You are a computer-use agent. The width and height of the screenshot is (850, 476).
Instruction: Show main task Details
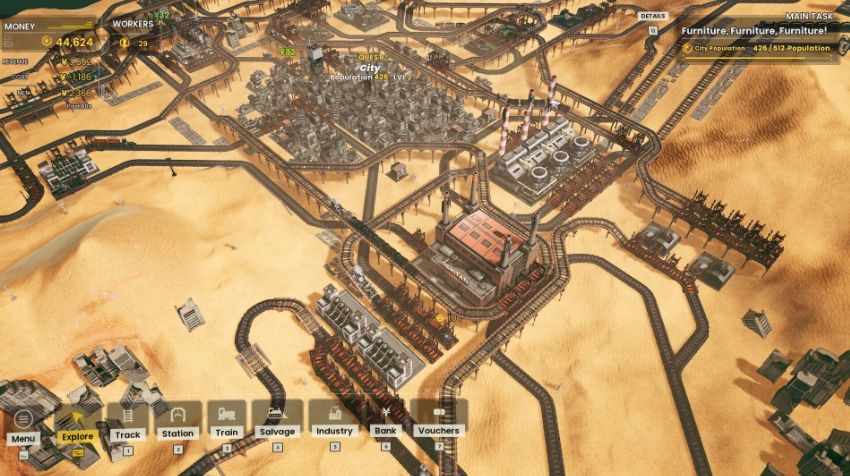[x=653, y=19]
